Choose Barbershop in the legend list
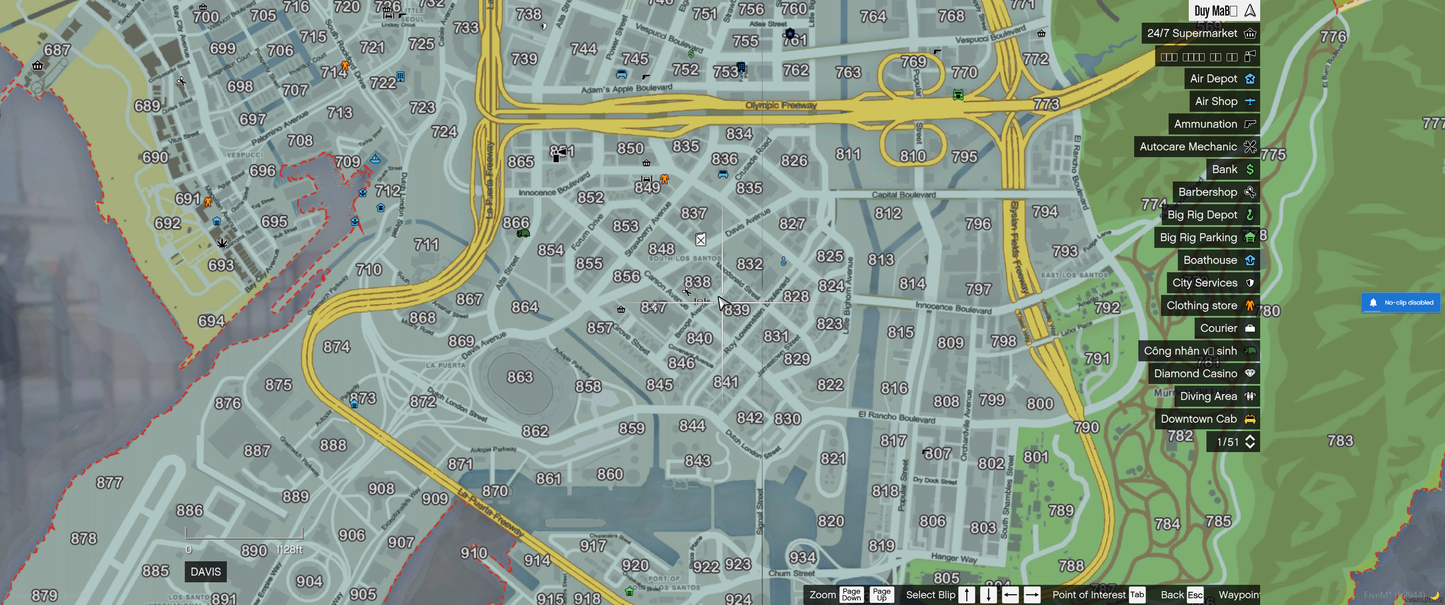Screen dimensions: 1445x605 1216,192
